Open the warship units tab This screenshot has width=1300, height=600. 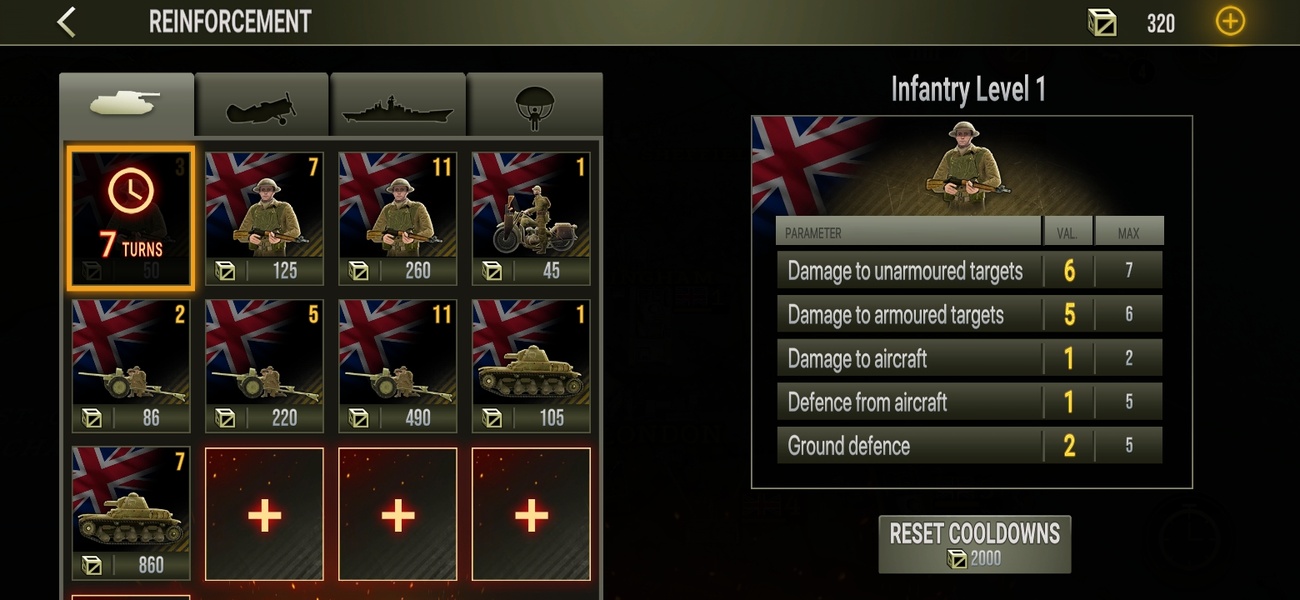(398, 105)
